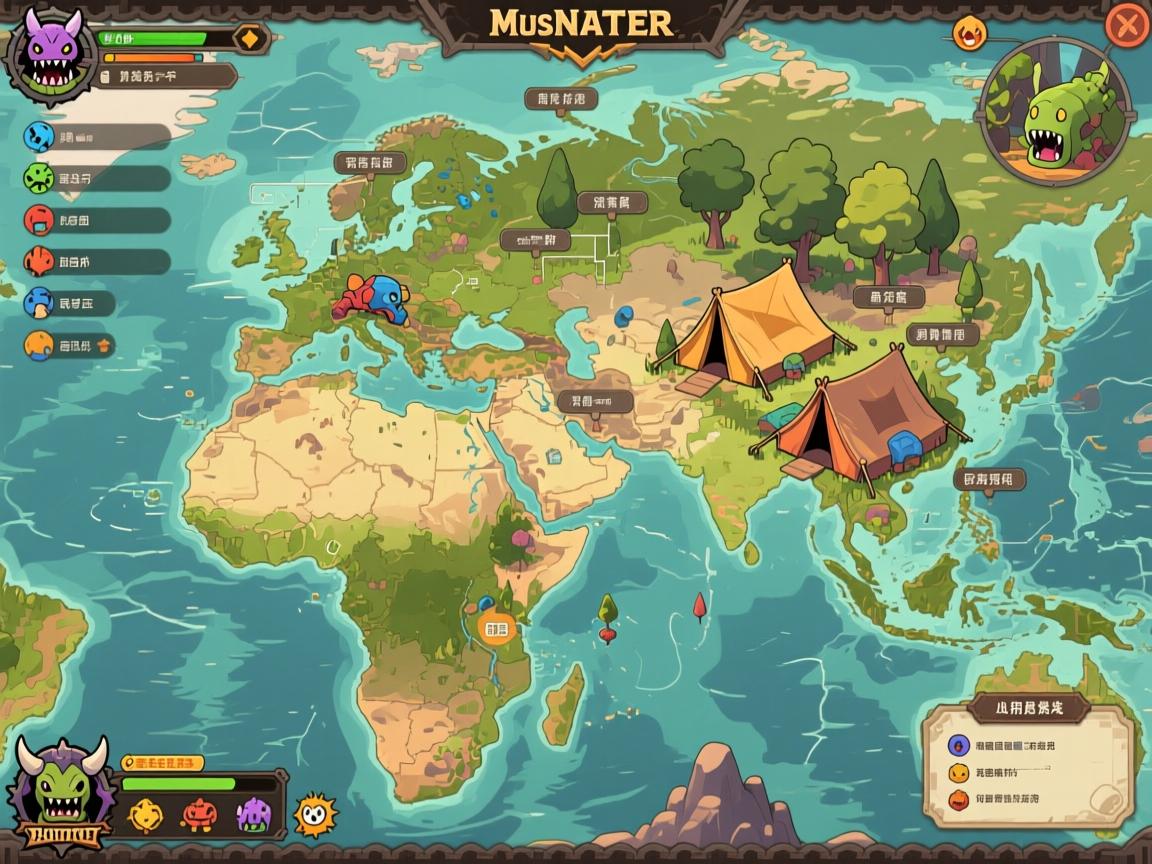Select the yellow monster slot in the bottom tray
The image size is (1152, 864).
click(x=146, y=815)
